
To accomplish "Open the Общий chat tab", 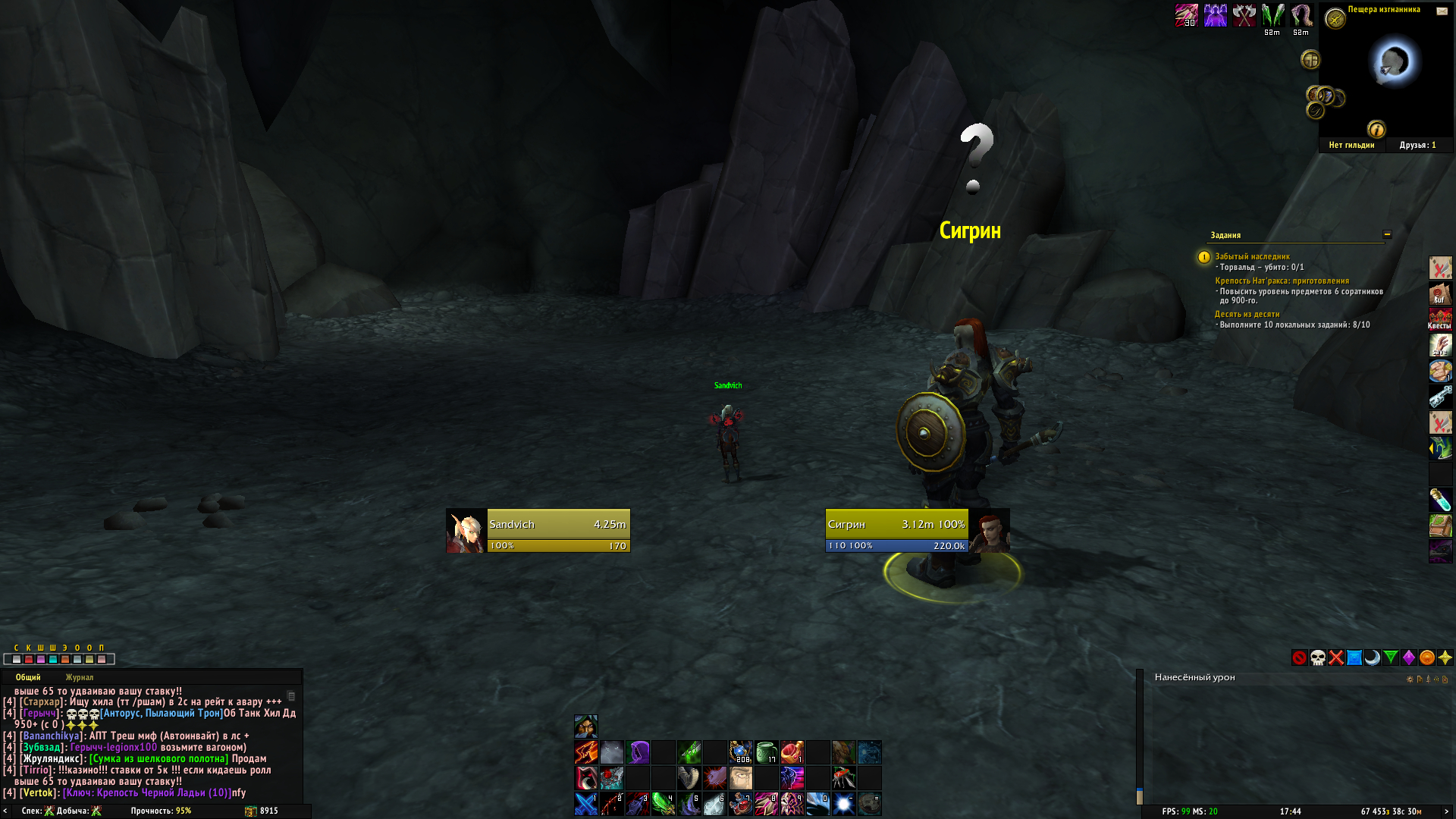I will 28,677.
